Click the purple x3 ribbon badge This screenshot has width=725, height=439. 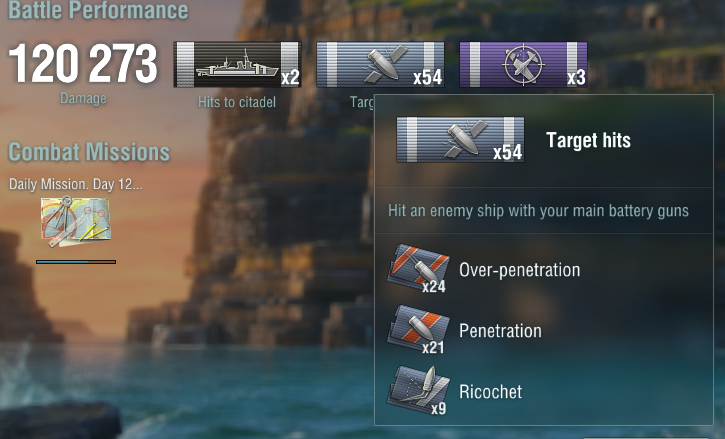coord(522,65)
